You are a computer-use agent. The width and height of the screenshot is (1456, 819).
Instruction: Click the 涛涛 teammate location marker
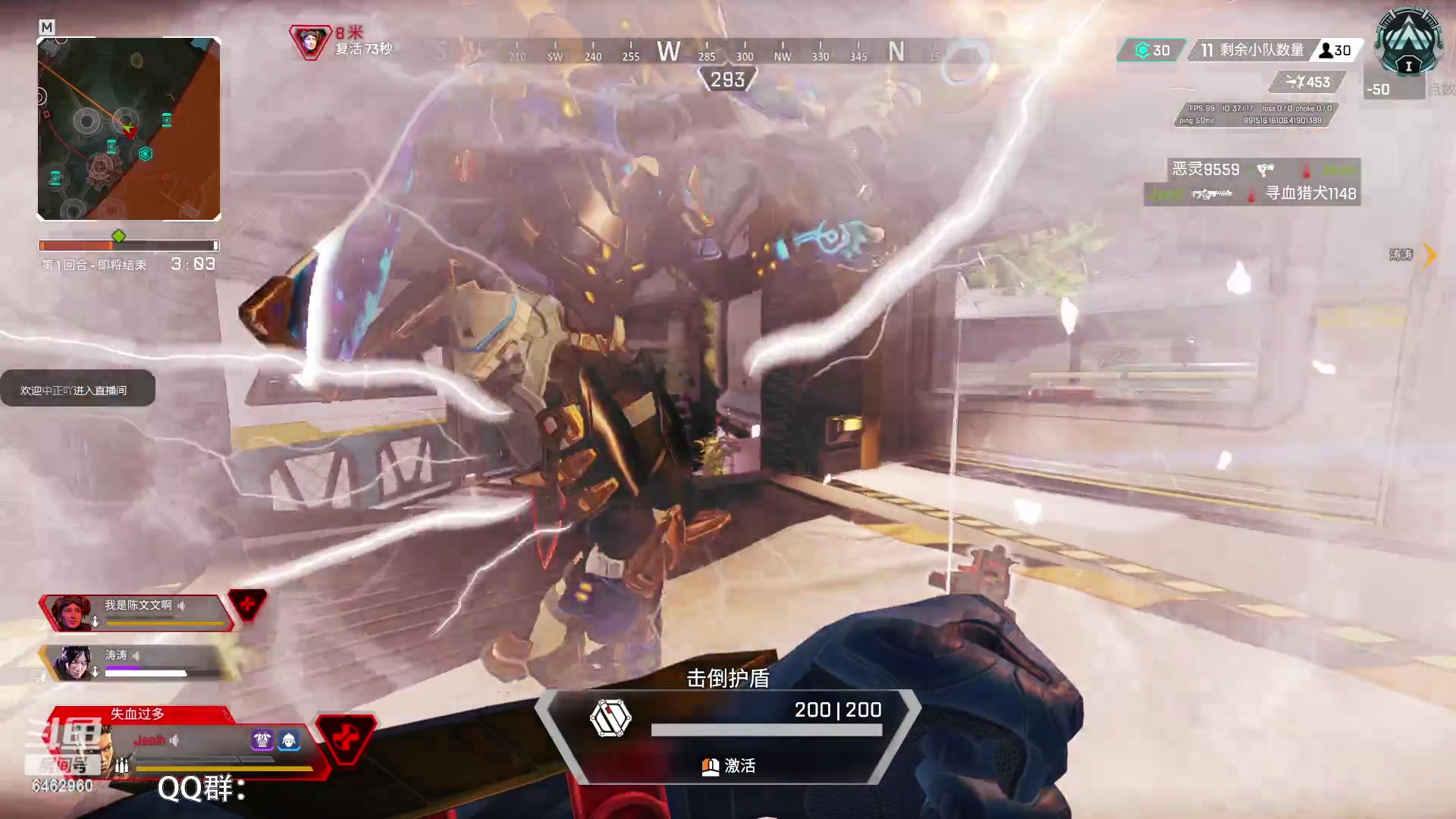click(1410, 255)
